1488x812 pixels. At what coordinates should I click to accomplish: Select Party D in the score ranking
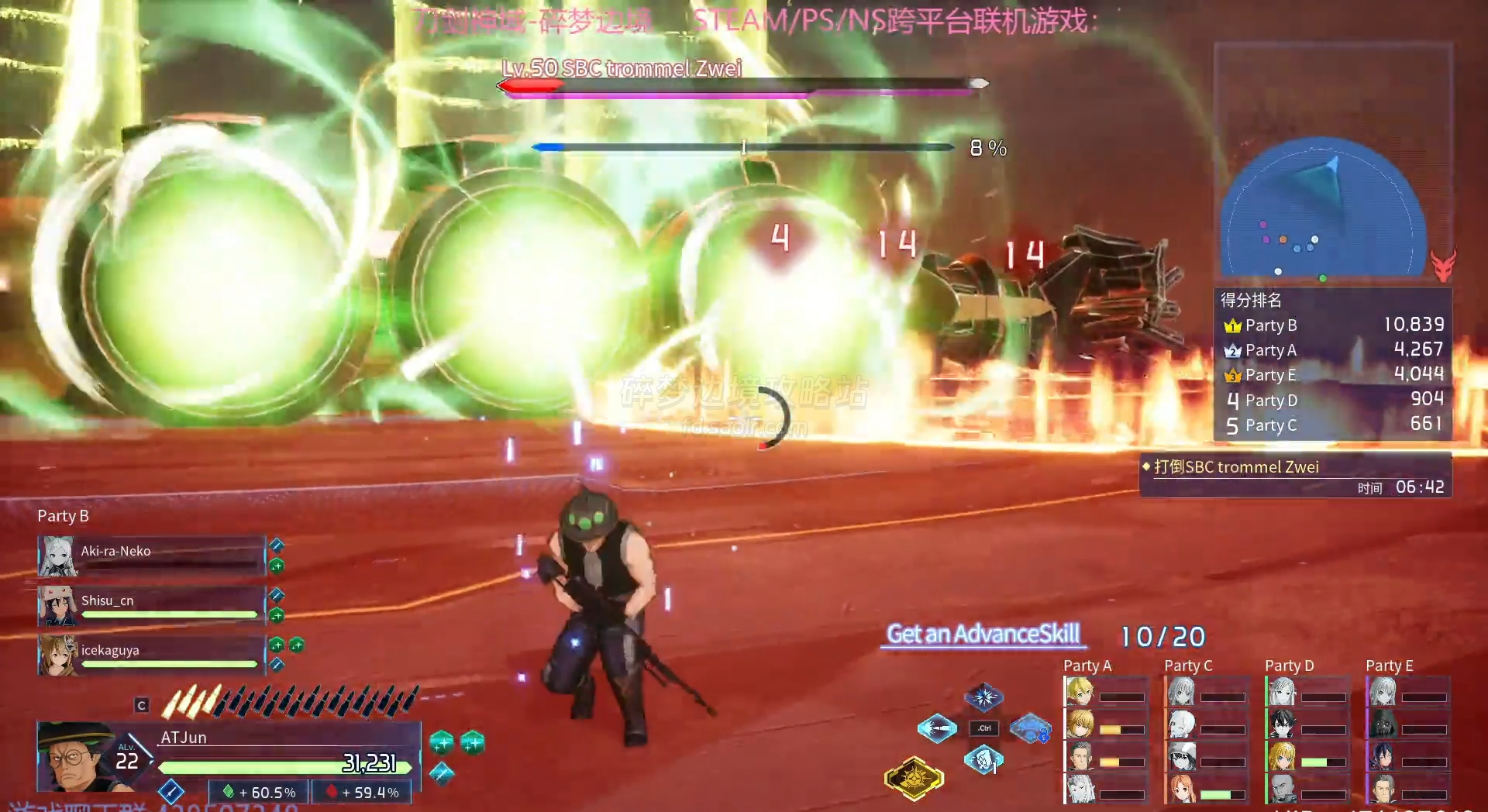click(x=1333, y=400)
